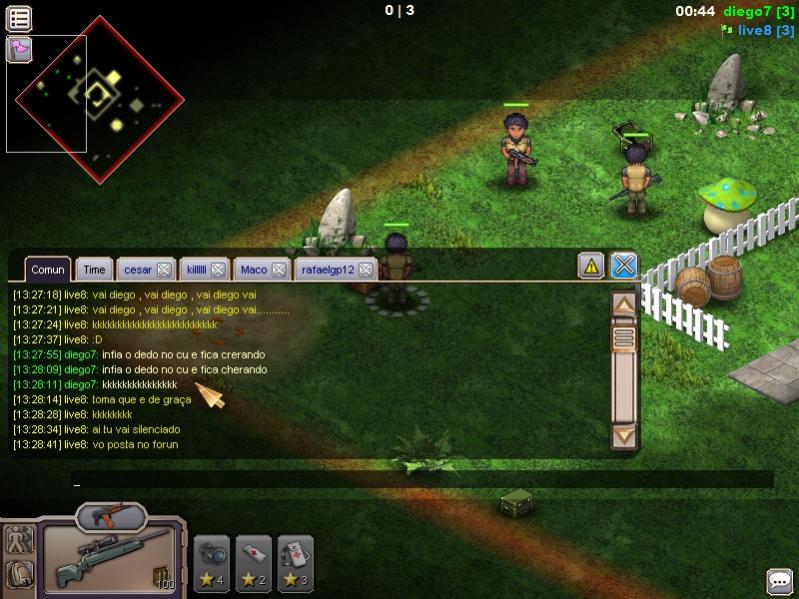
Task: Open the cesar private chat tab
Action: (x=137, y=269)
